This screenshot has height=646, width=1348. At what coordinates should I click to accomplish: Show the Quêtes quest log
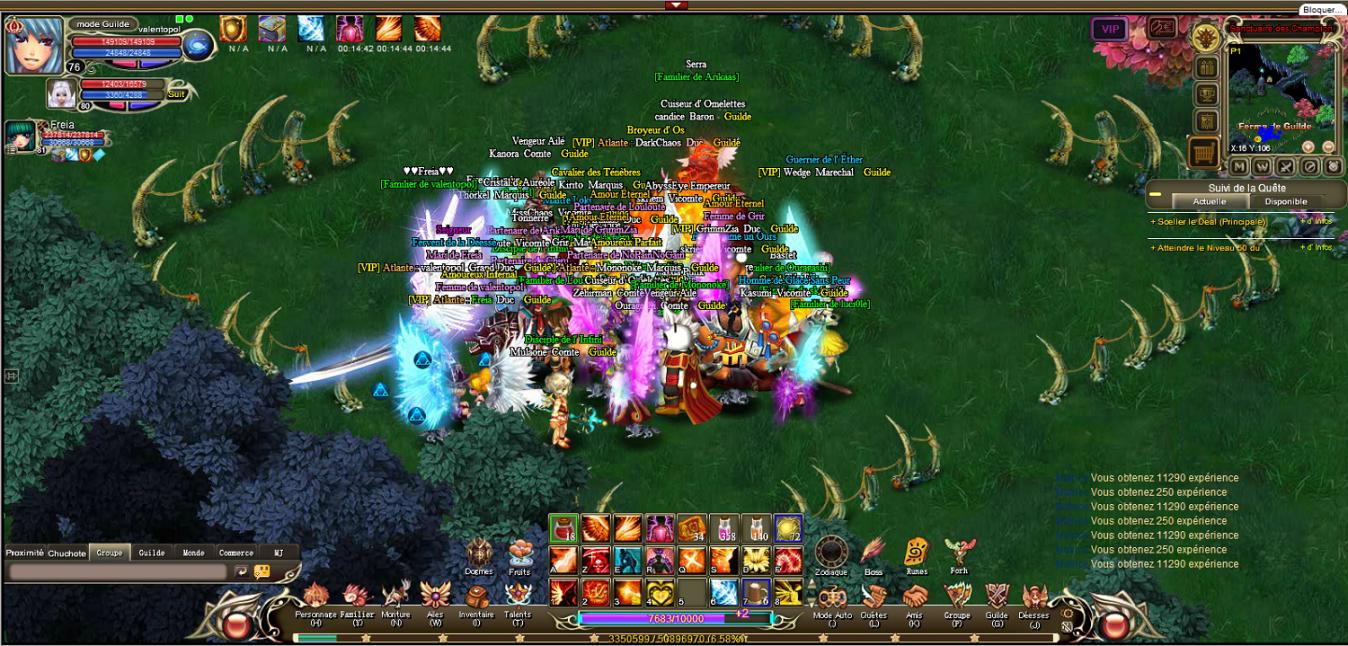click(873, 598)
